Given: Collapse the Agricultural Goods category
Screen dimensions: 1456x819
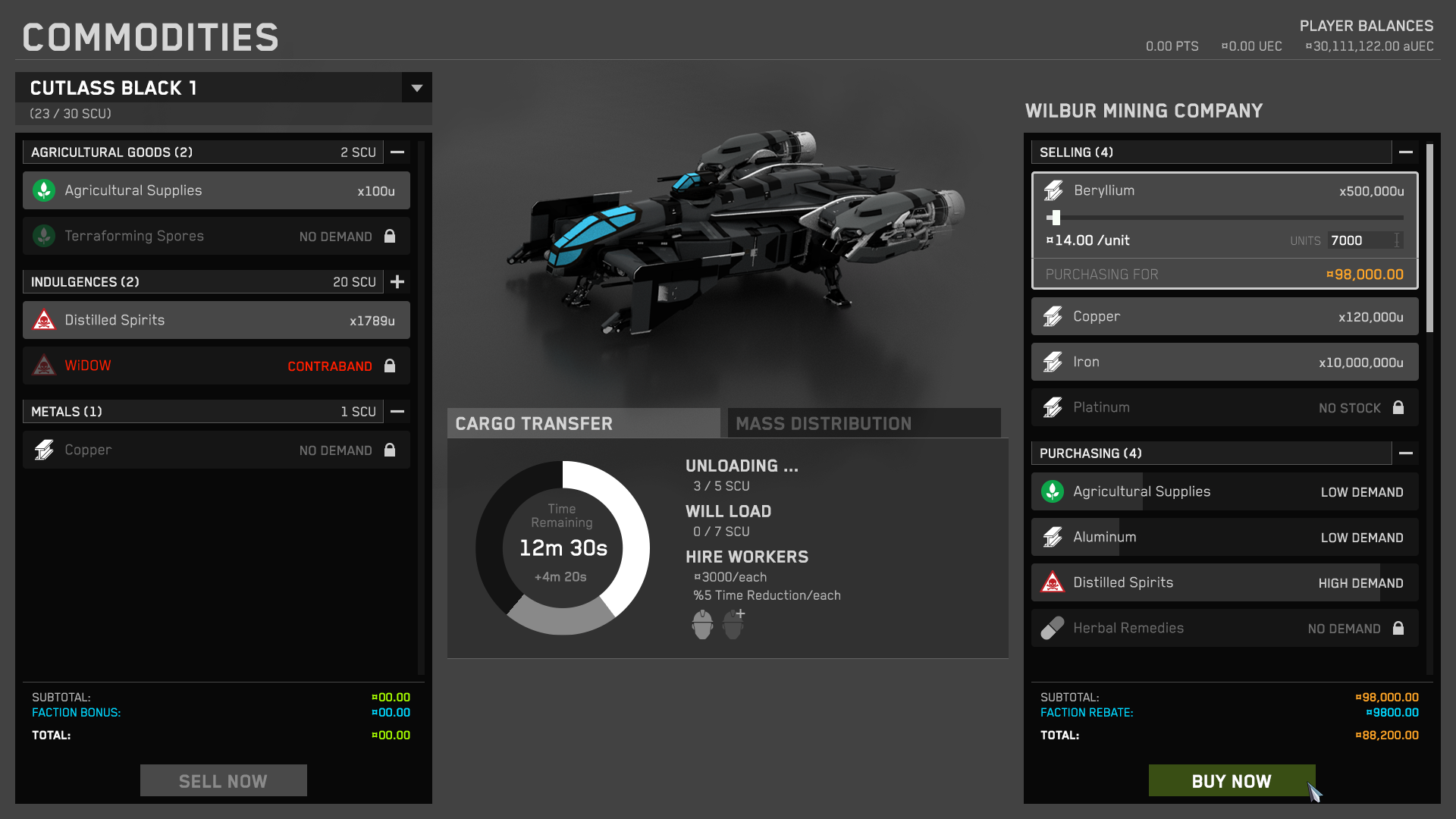Looking at the screenshot, I should tap(397, 152).
